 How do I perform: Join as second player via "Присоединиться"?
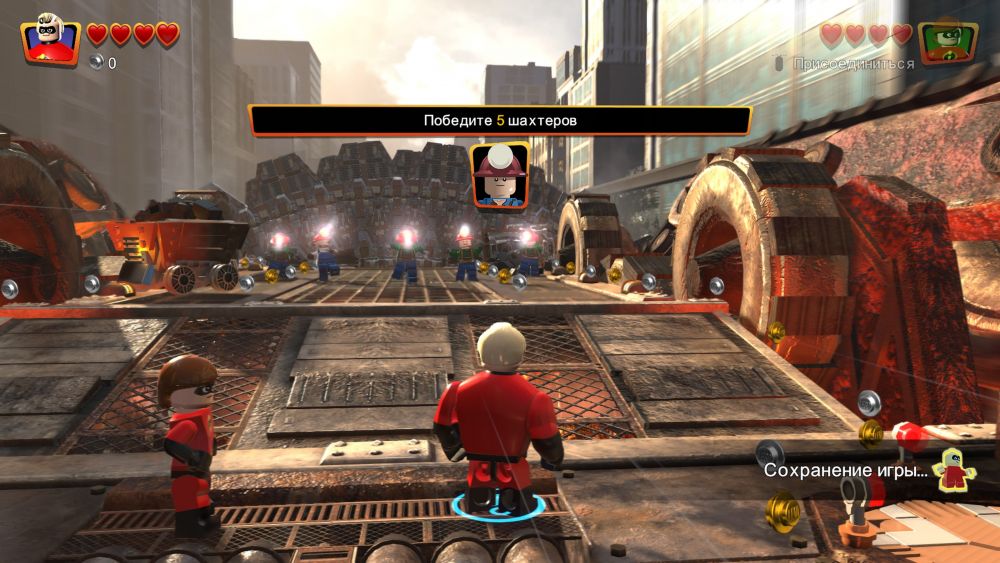pos(852,64)
